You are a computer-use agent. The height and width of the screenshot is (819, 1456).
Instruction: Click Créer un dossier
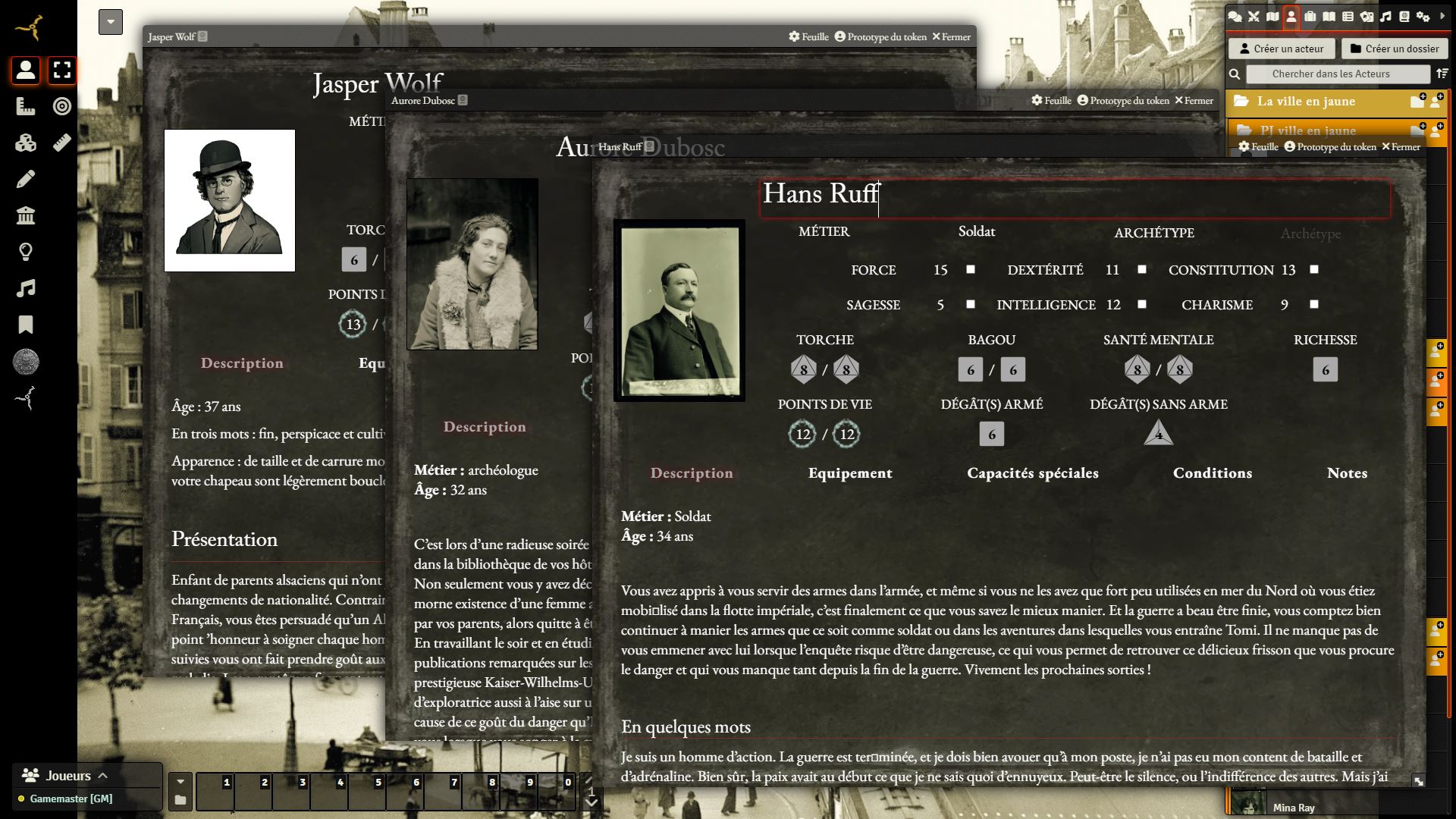(1394, 49)
